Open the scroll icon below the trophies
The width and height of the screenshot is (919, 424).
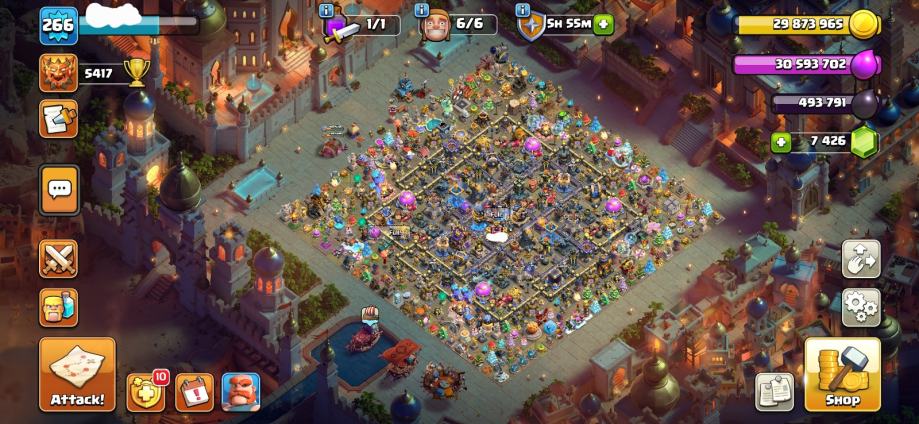[x=58, y=118]
